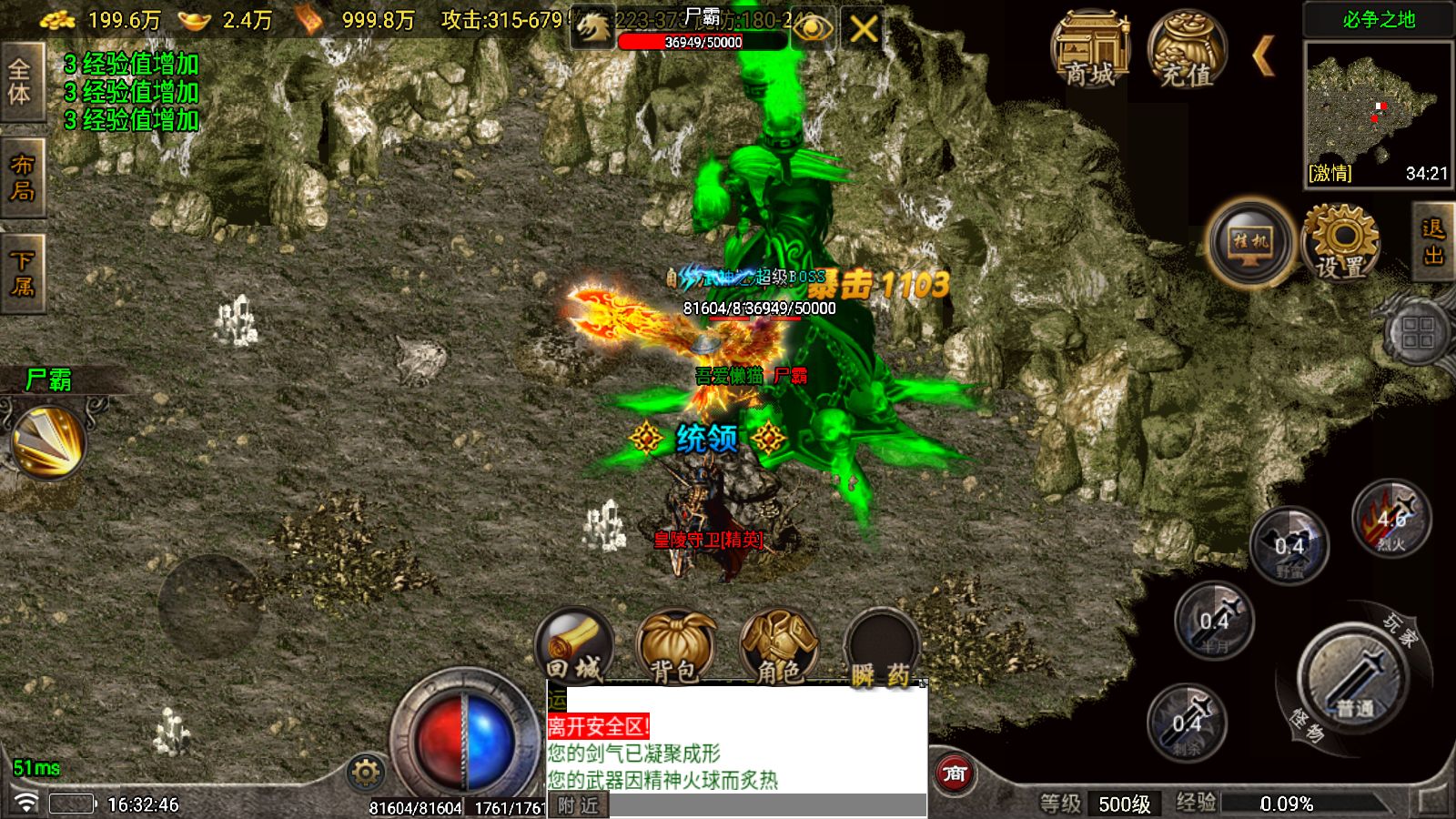This screenshot has height=819, width=1456.
Task: Cast the 野蛮 charge skill
Action: pos(1289,547)
